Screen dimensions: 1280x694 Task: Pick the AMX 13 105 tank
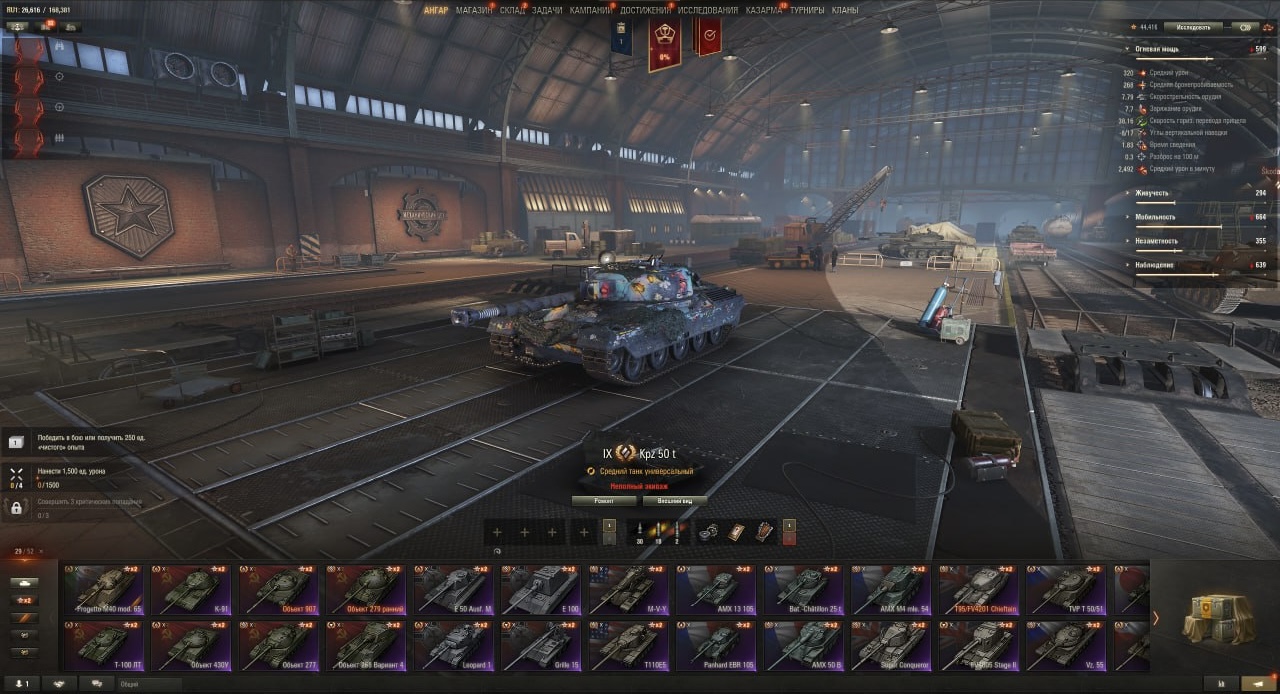(716, 590)
